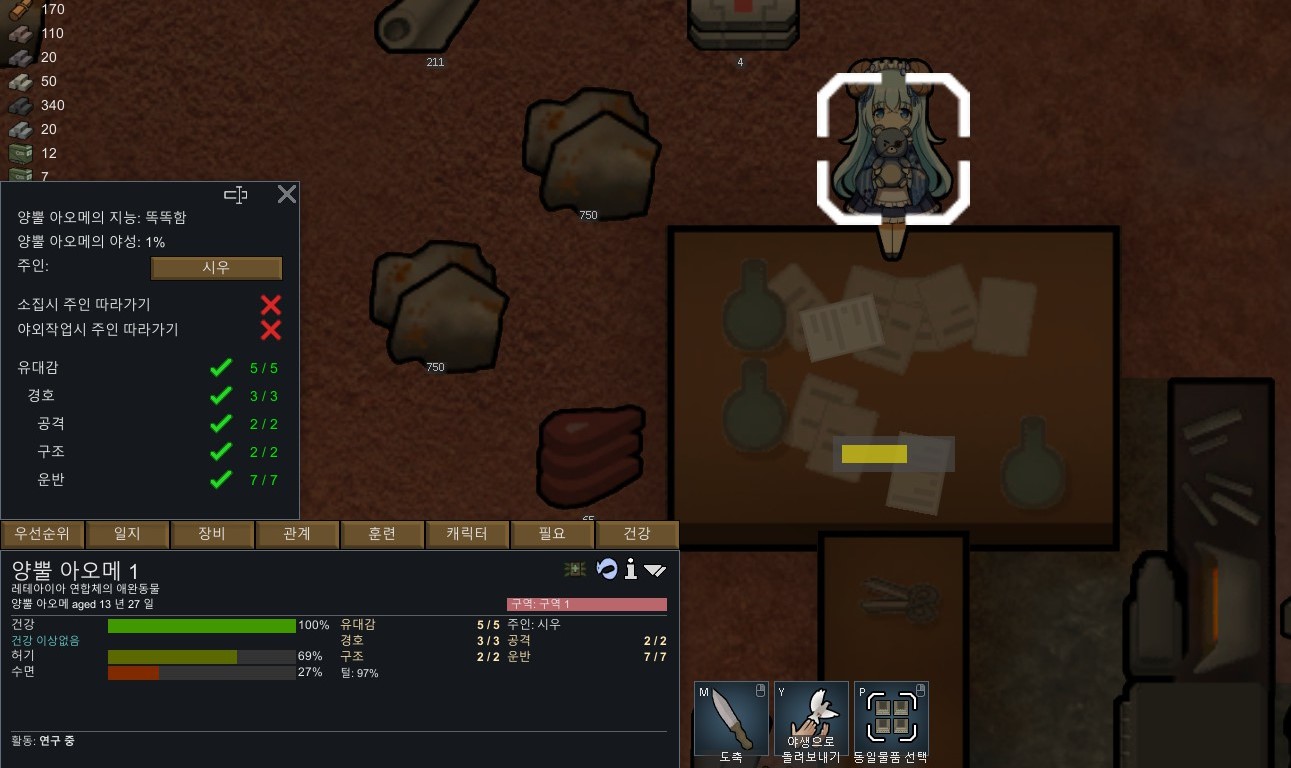Show the 관계 tab
1291x768 pixels.
click(297, 534)
